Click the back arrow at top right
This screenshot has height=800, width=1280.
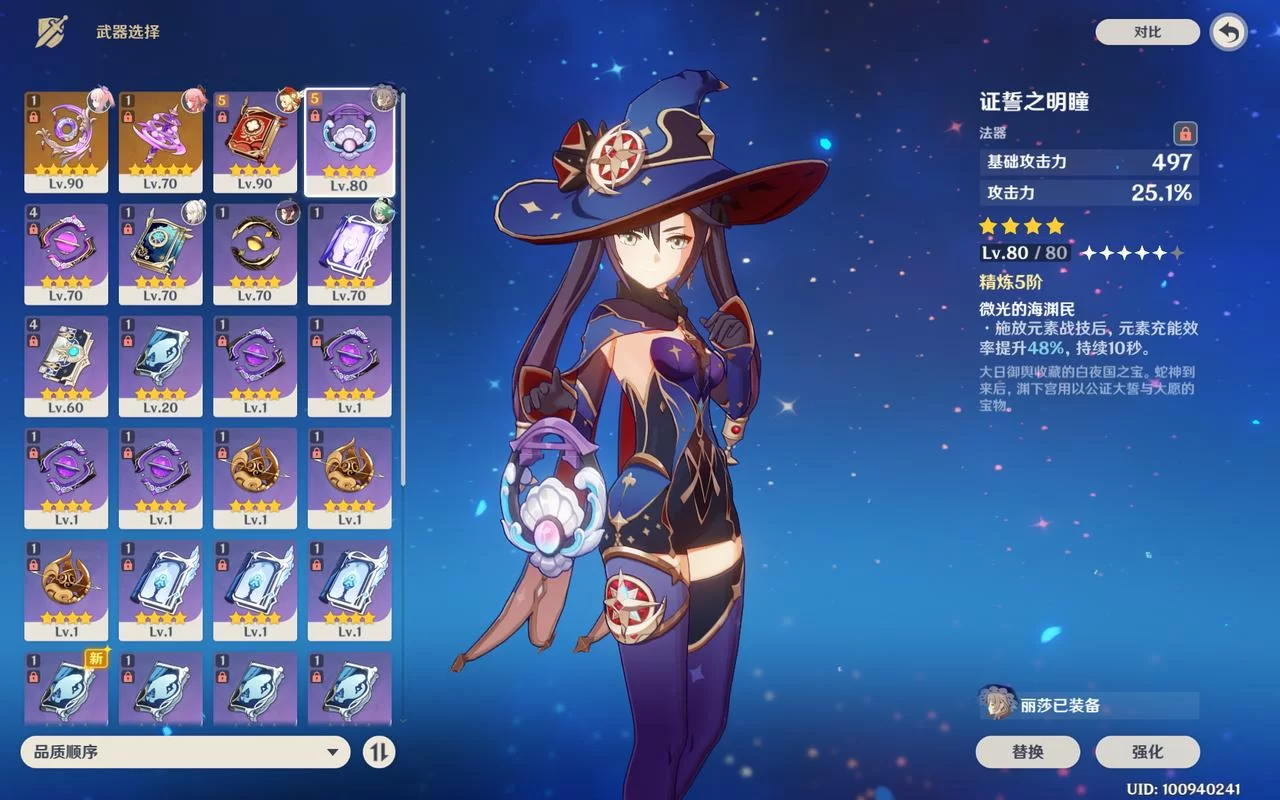(x=1229, y=31)
